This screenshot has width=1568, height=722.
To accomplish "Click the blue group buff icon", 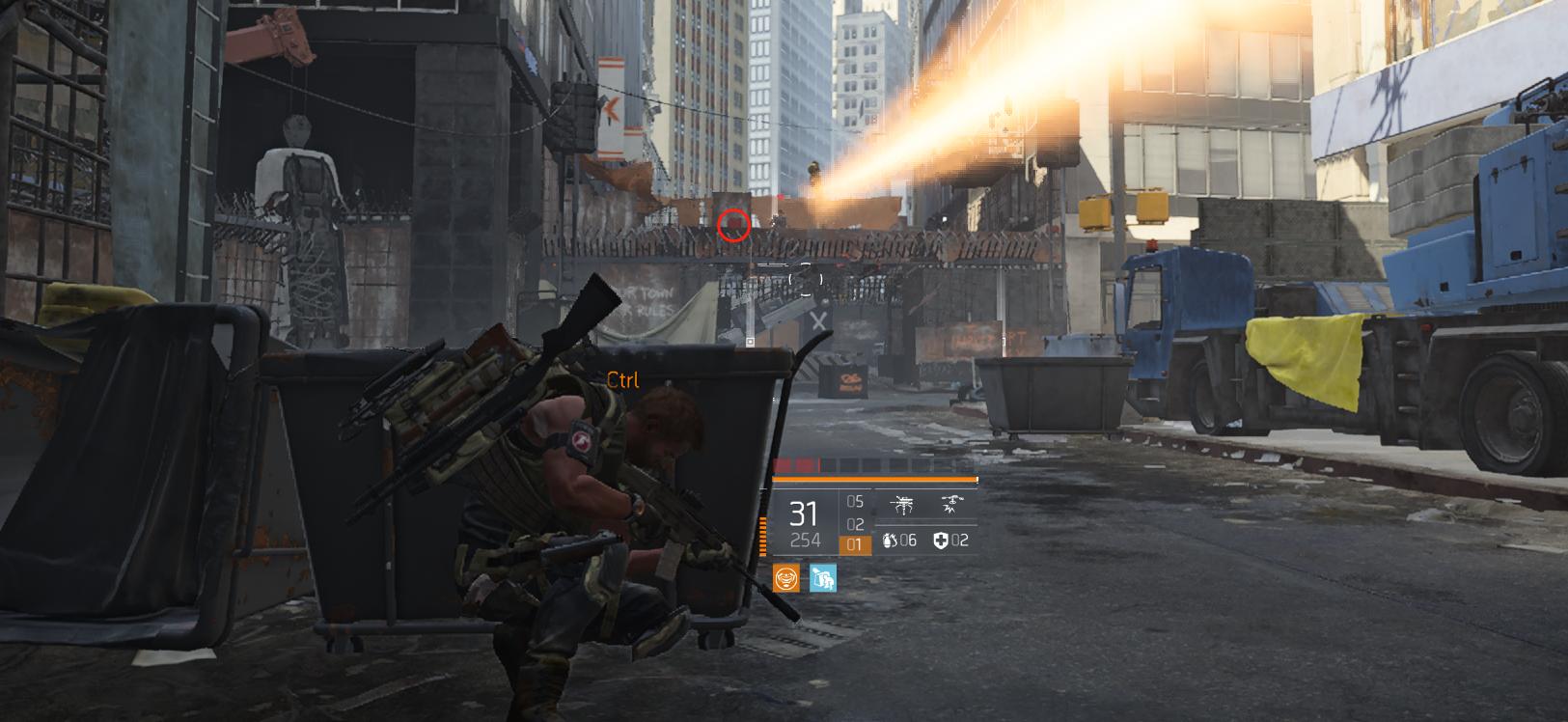I will pyautogui.click(x=822, y=578).
